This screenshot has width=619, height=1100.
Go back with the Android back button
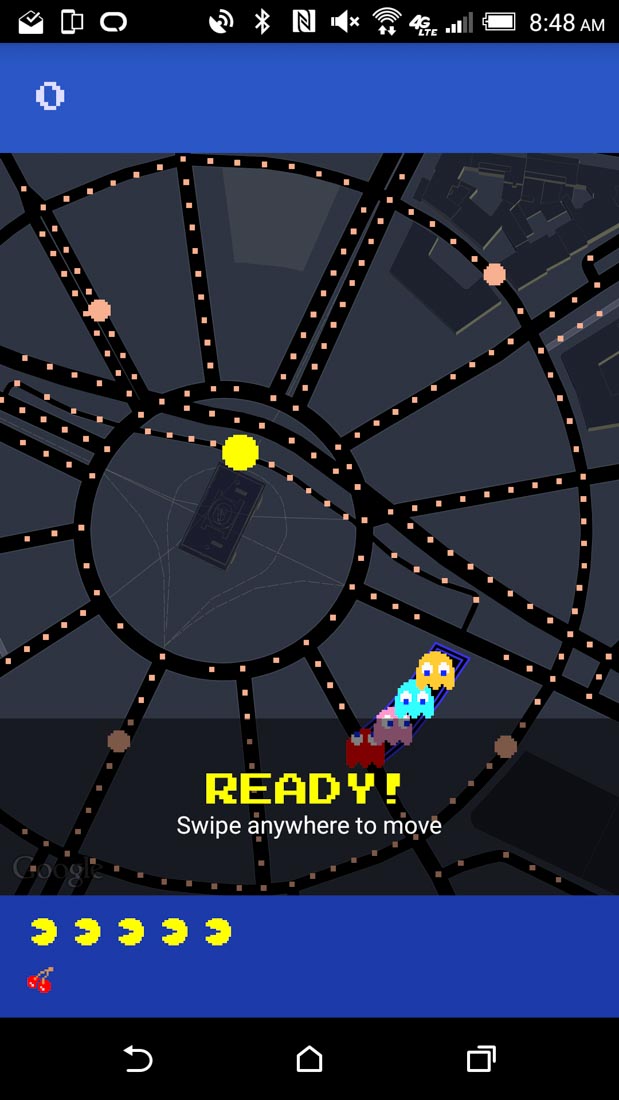(137, 1058)
